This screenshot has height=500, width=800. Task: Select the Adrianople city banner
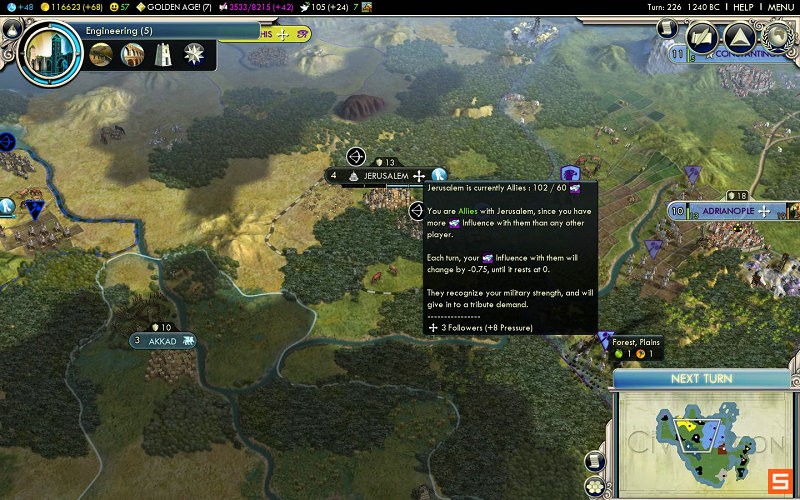pyautogui.click(x=720, y=211)
